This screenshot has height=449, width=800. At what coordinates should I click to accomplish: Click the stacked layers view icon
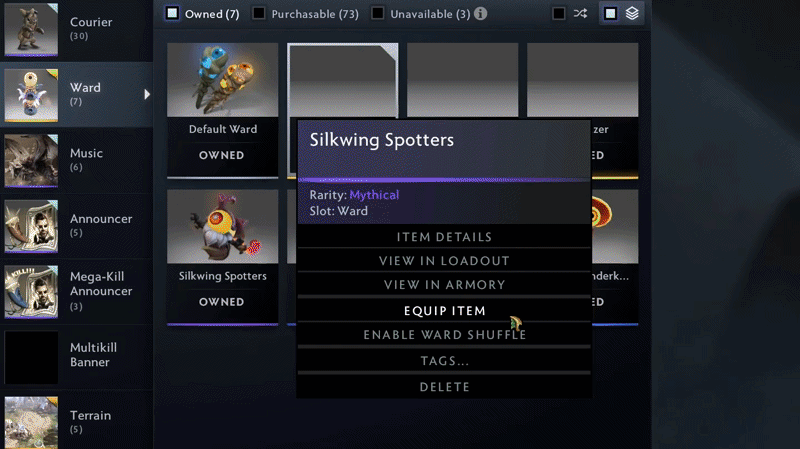pyautogui.click(x=632, y=14)
